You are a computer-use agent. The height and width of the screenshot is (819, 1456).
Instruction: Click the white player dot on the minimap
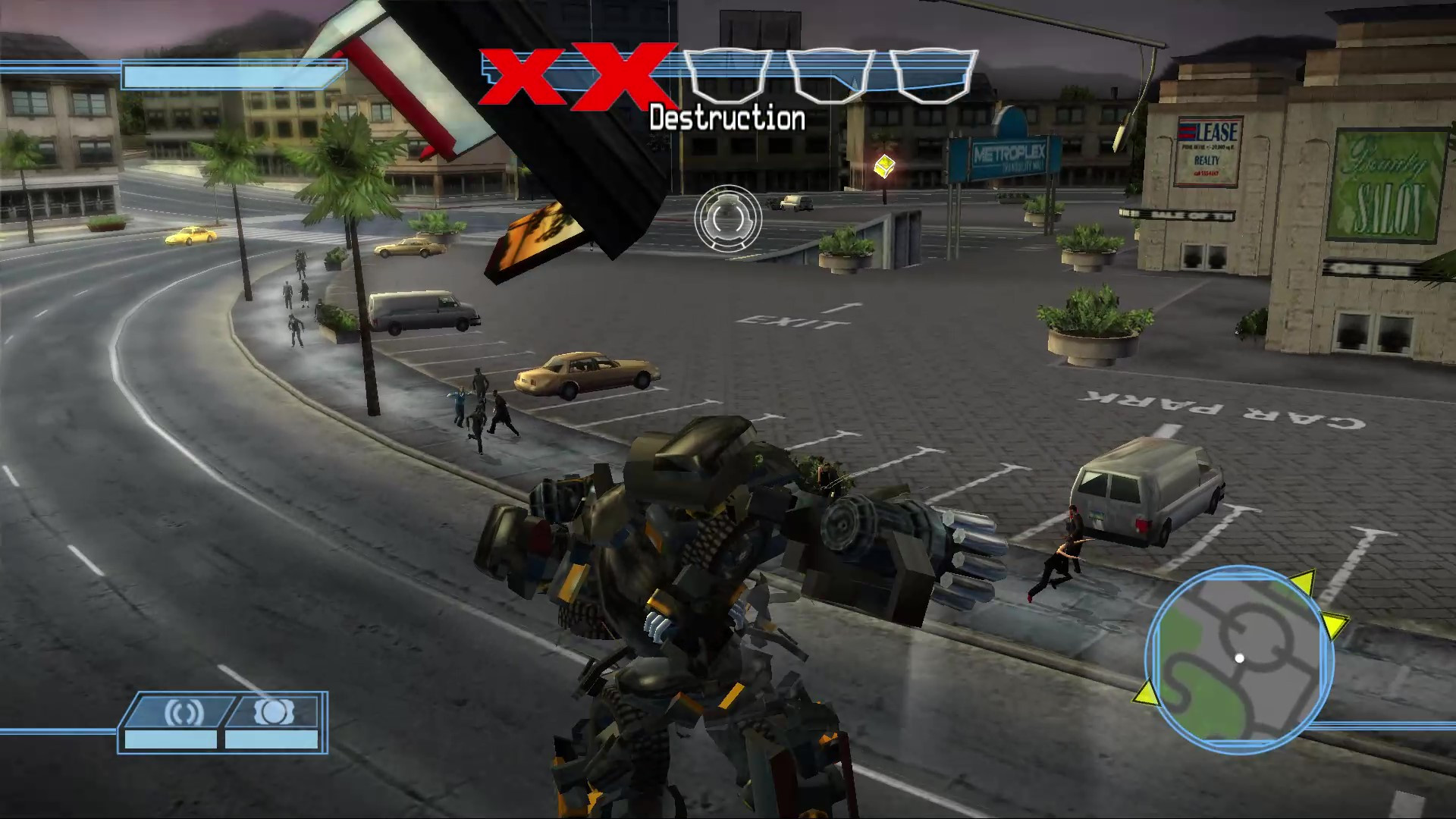pos(1239,659)
